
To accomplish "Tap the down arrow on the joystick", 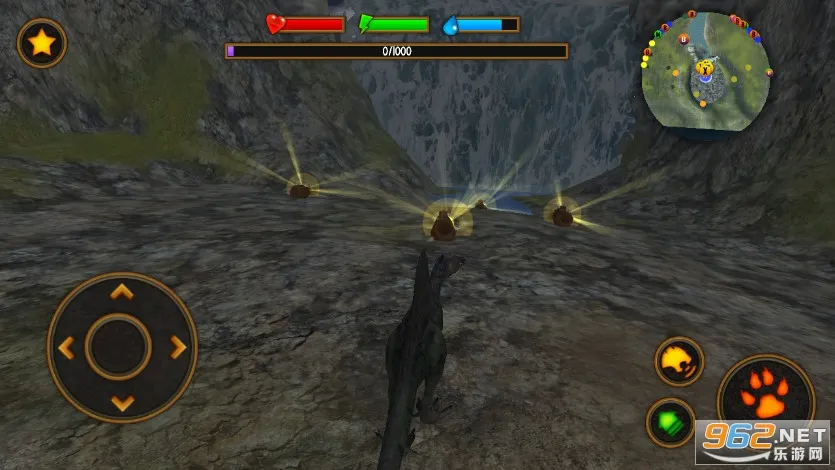I will (121, 403).
